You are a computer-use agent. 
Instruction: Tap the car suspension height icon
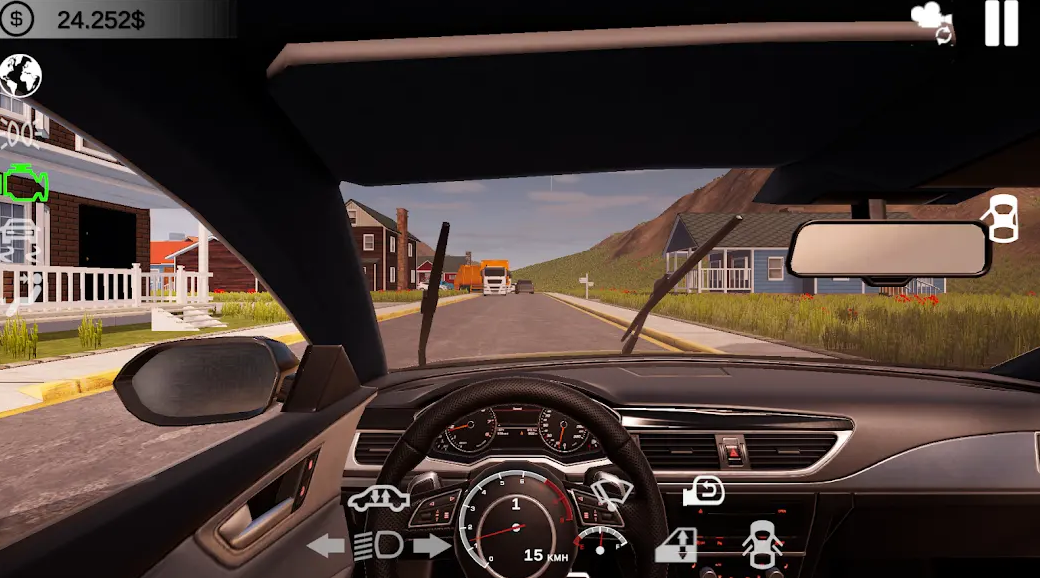(378, 499)
